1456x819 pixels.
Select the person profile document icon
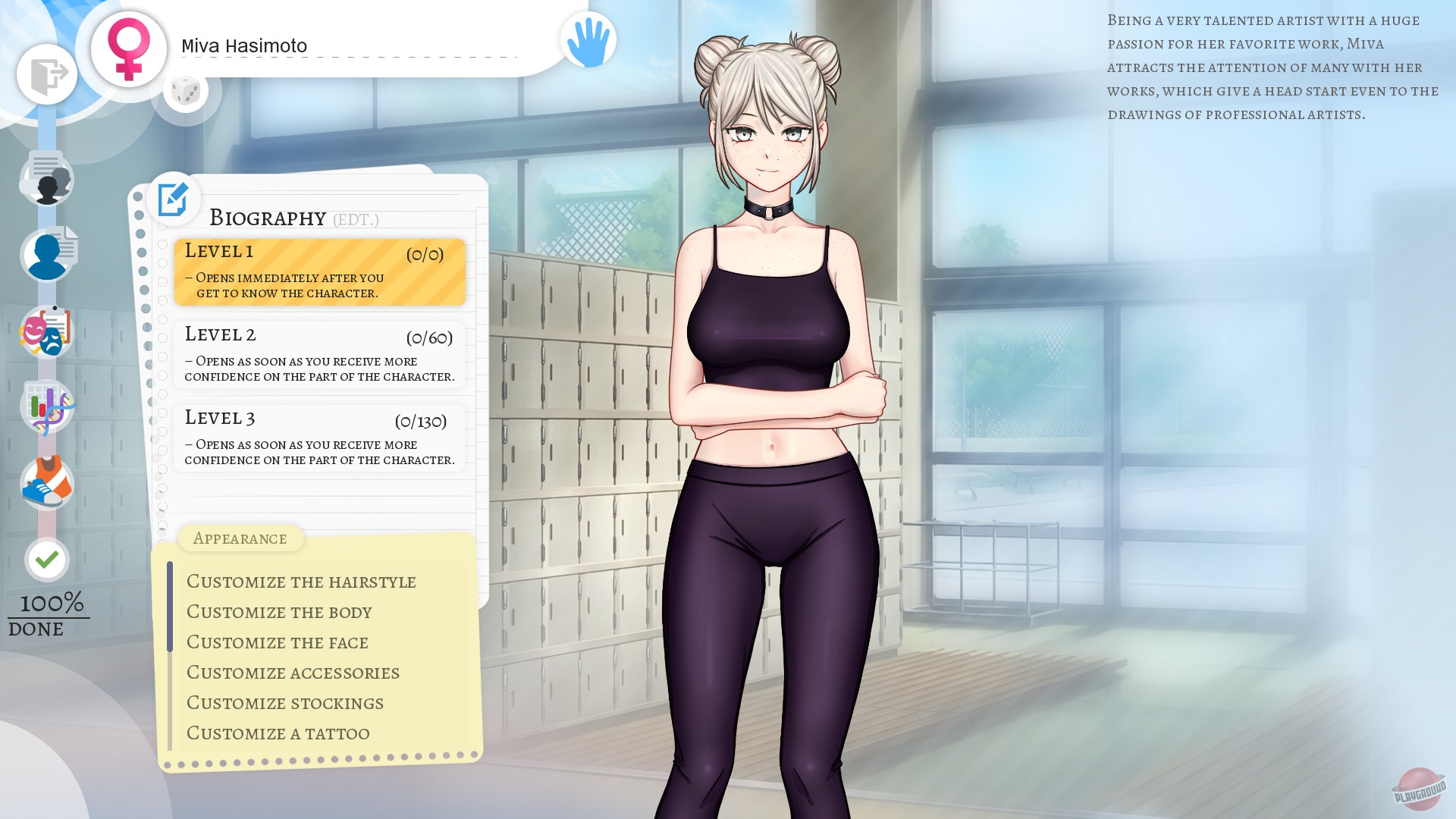click(x=49, y=255)
